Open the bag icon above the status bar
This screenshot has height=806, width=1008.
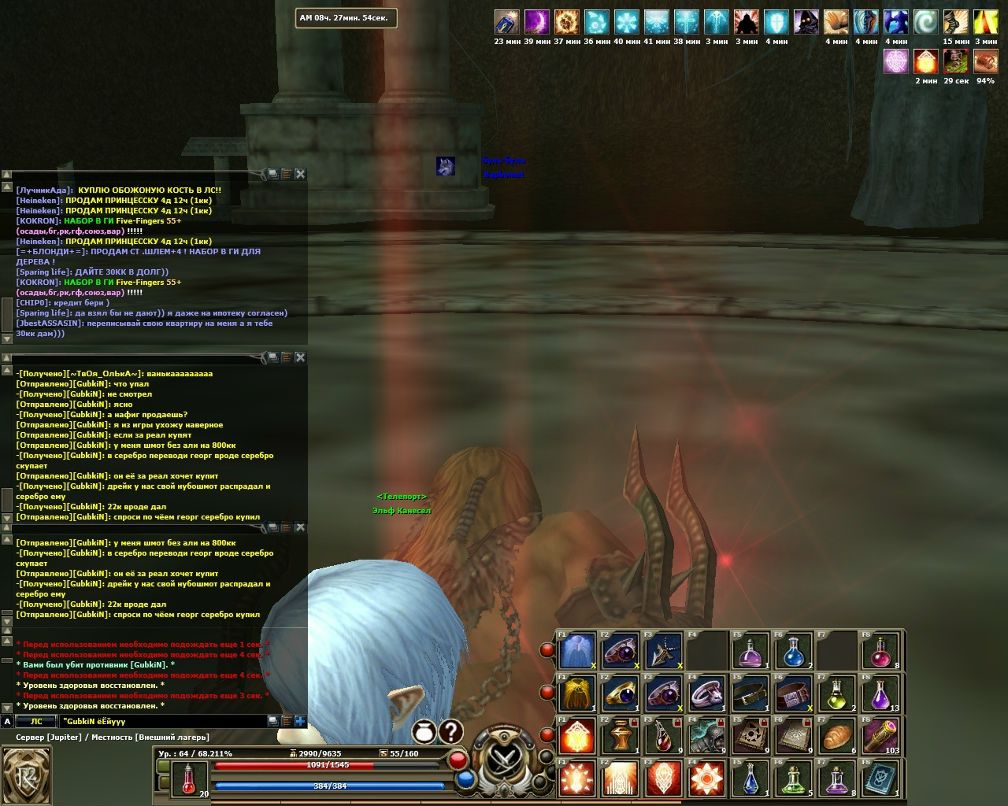pos(424,731)
